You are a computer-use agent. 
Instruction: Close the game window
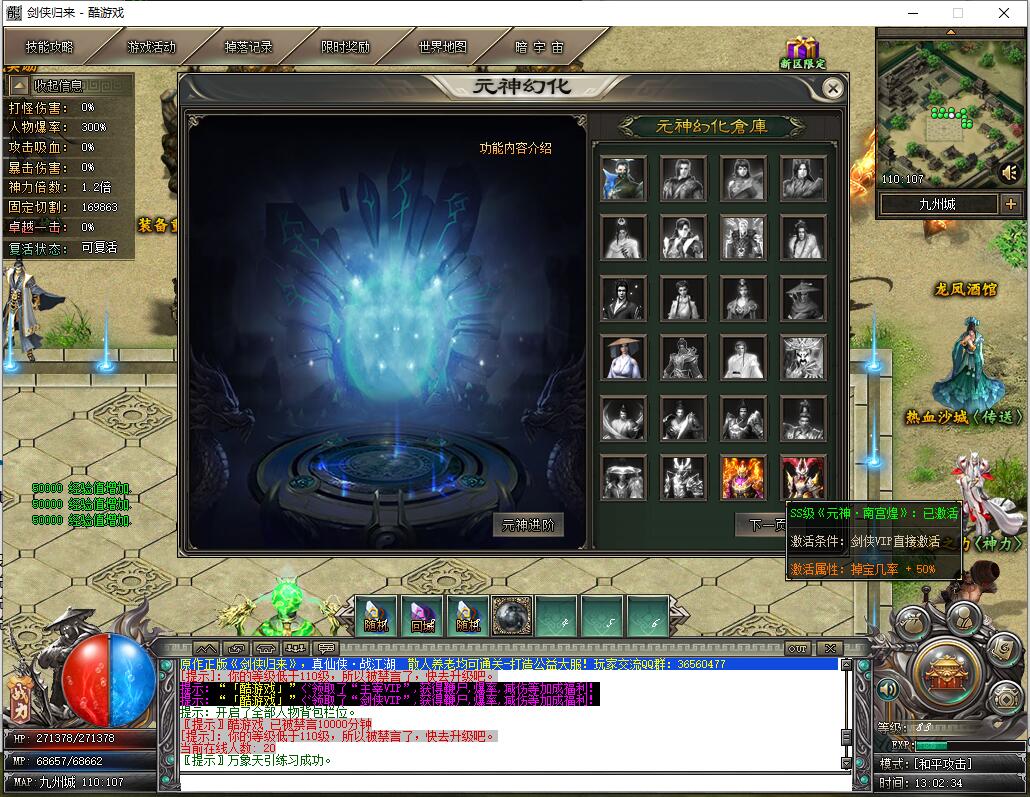click(1004, 13)
